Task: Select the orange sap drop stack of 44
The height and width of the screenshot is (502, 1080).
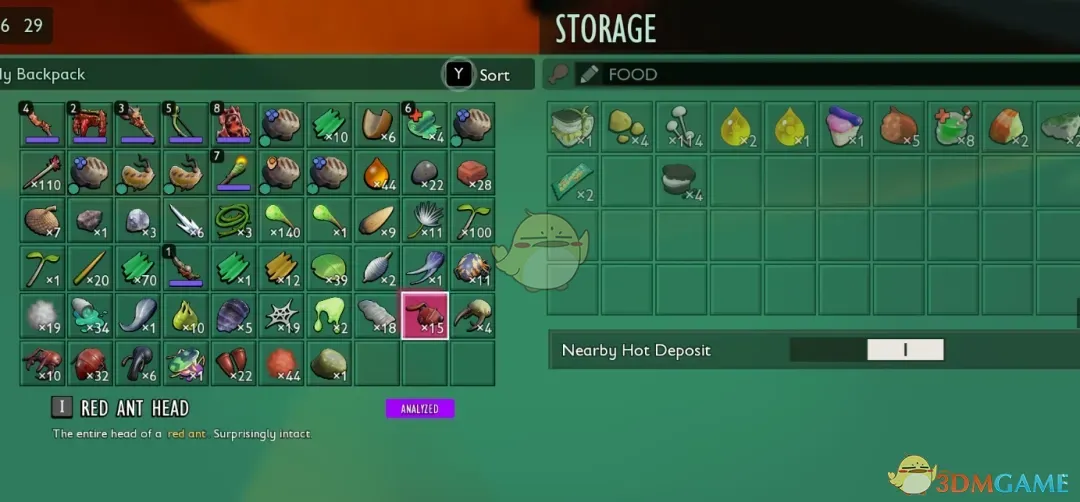Action: (377, 173)
